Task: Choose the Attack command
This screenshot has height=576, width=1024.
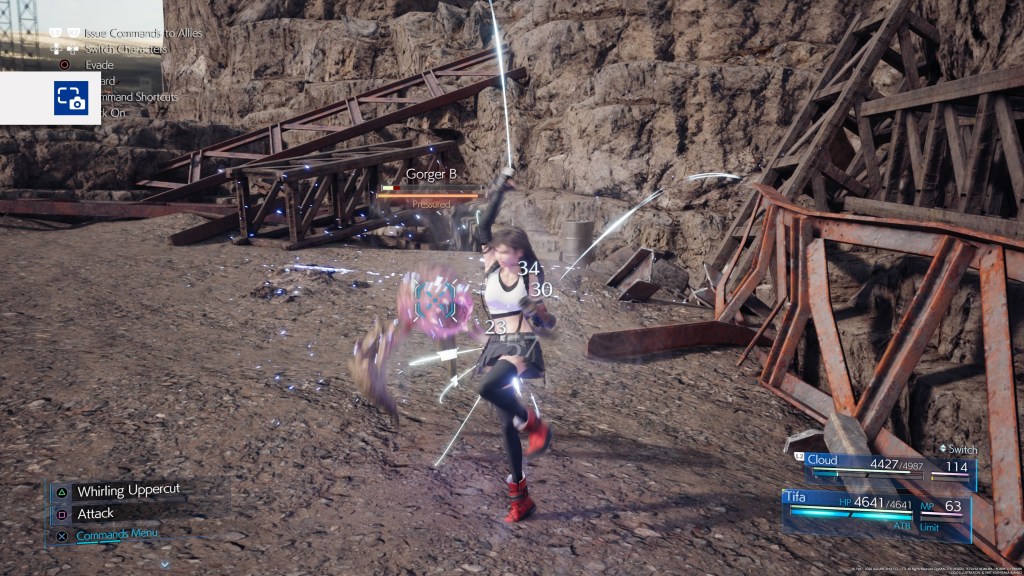Action: [x=95, y=513]
